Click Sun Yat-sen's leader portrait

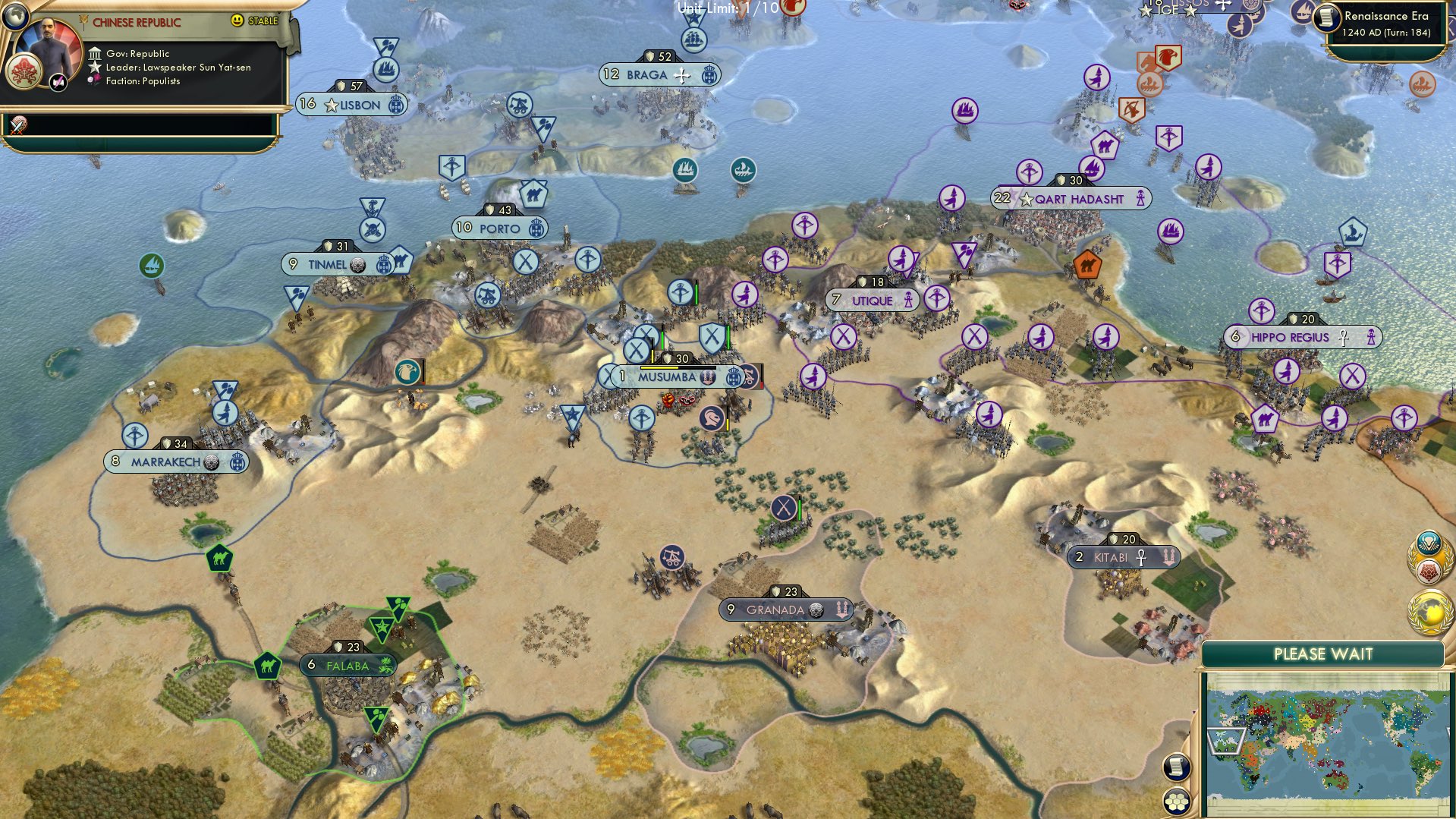(x=47, y=44)
